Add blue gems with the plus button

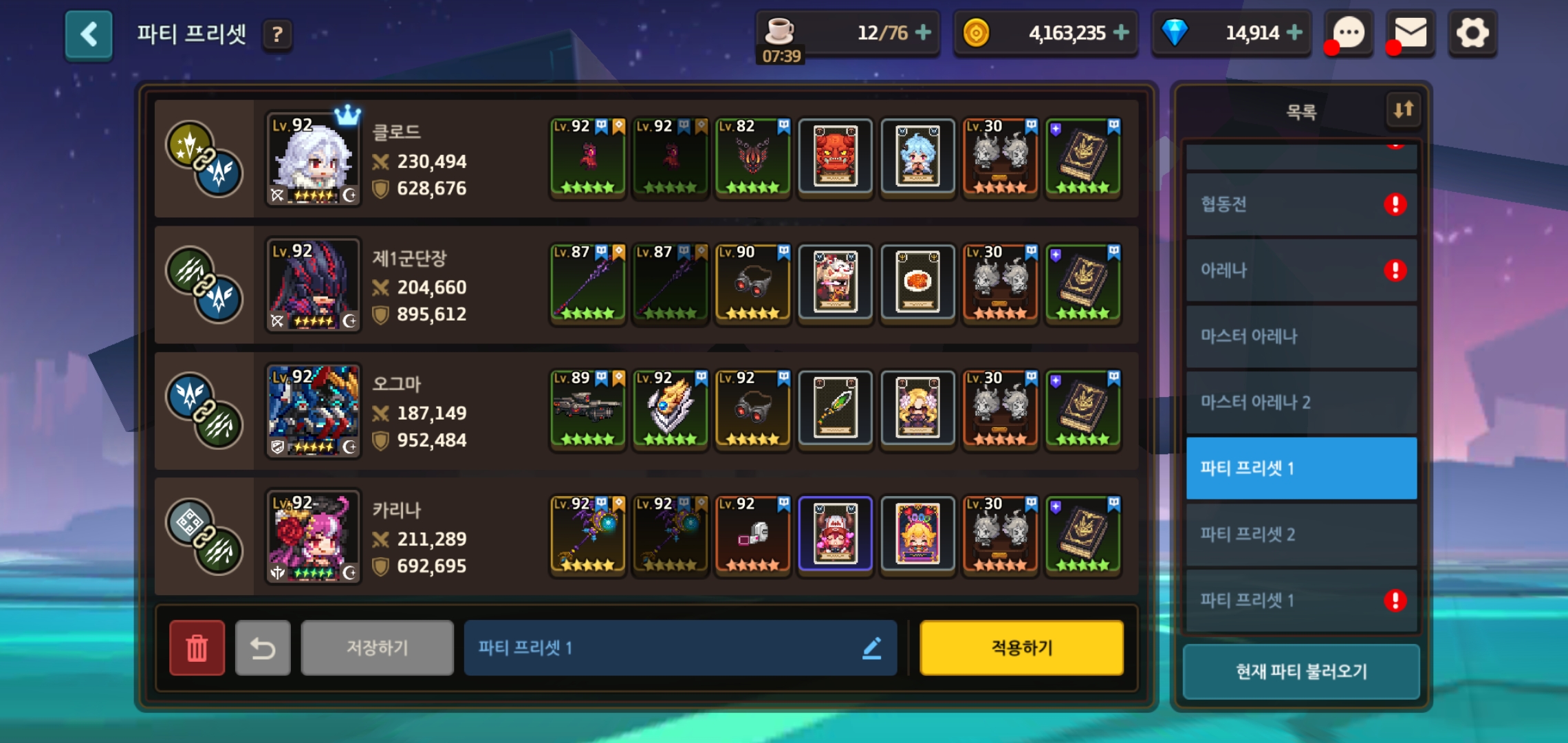tap(1294, 32)
